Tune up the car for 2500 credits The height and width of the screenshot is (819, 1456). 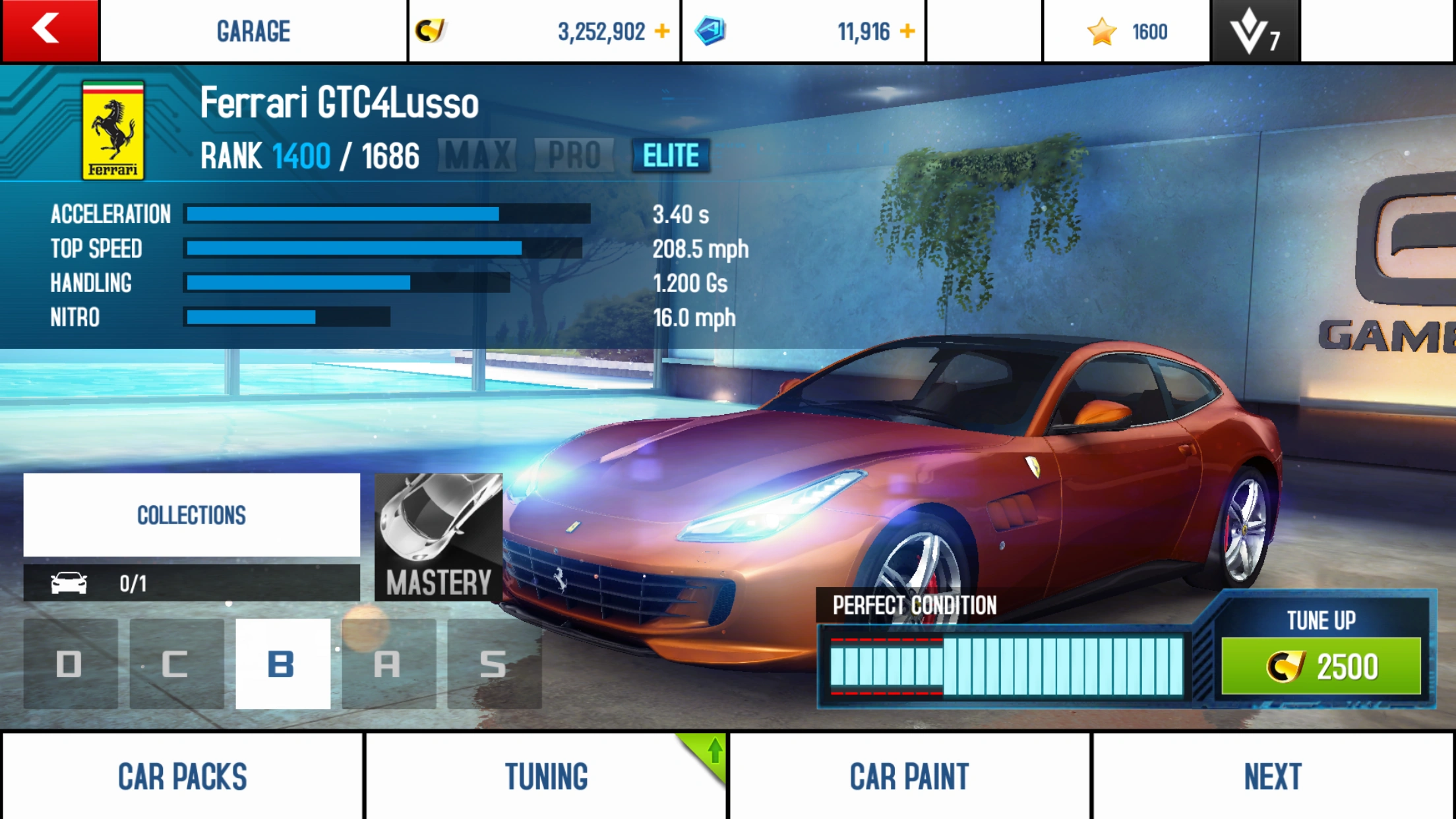[1321, 666]
